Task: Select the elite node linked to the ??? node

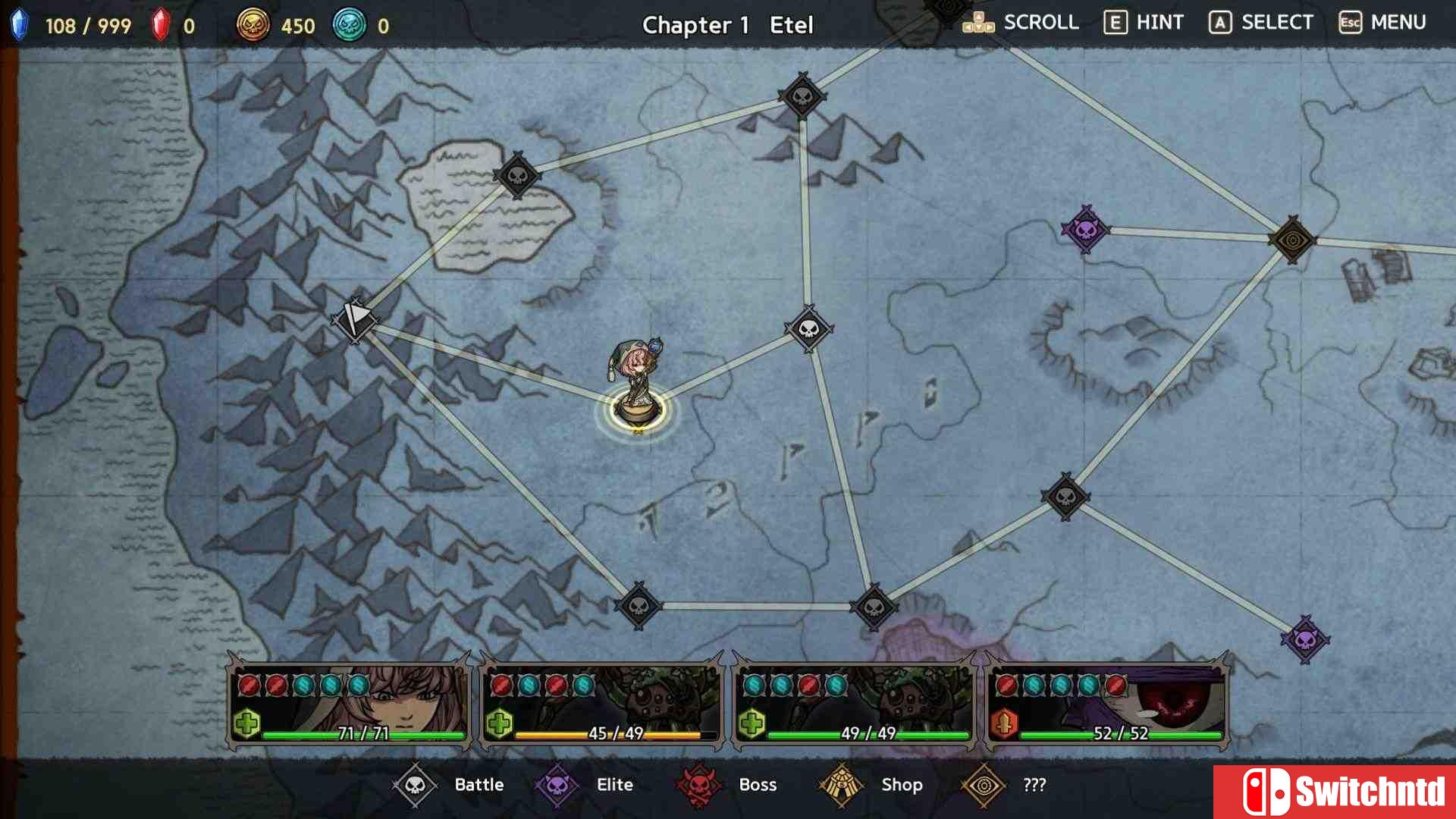Action: coord(1085,228)
